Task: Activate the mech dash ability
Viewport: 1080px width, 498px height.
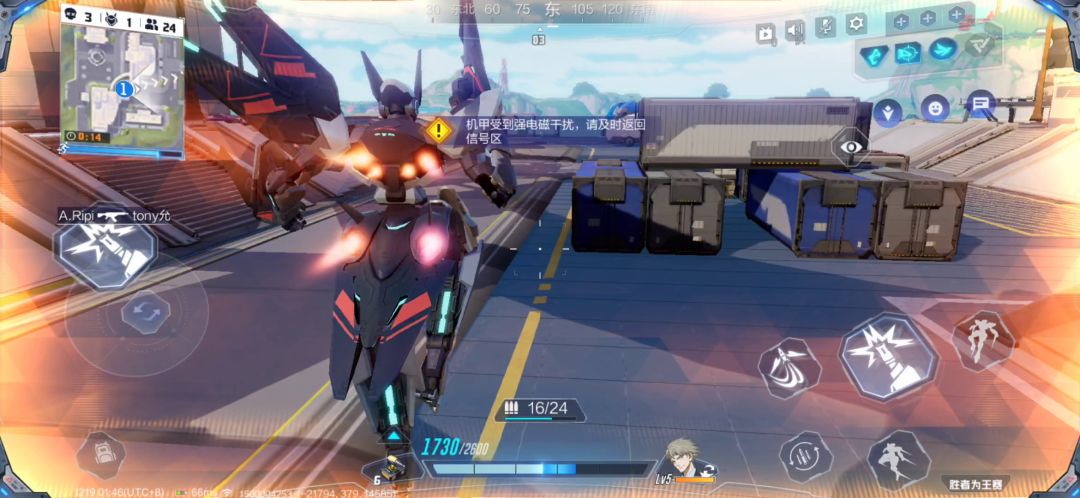Action: [x=897, y=461]
